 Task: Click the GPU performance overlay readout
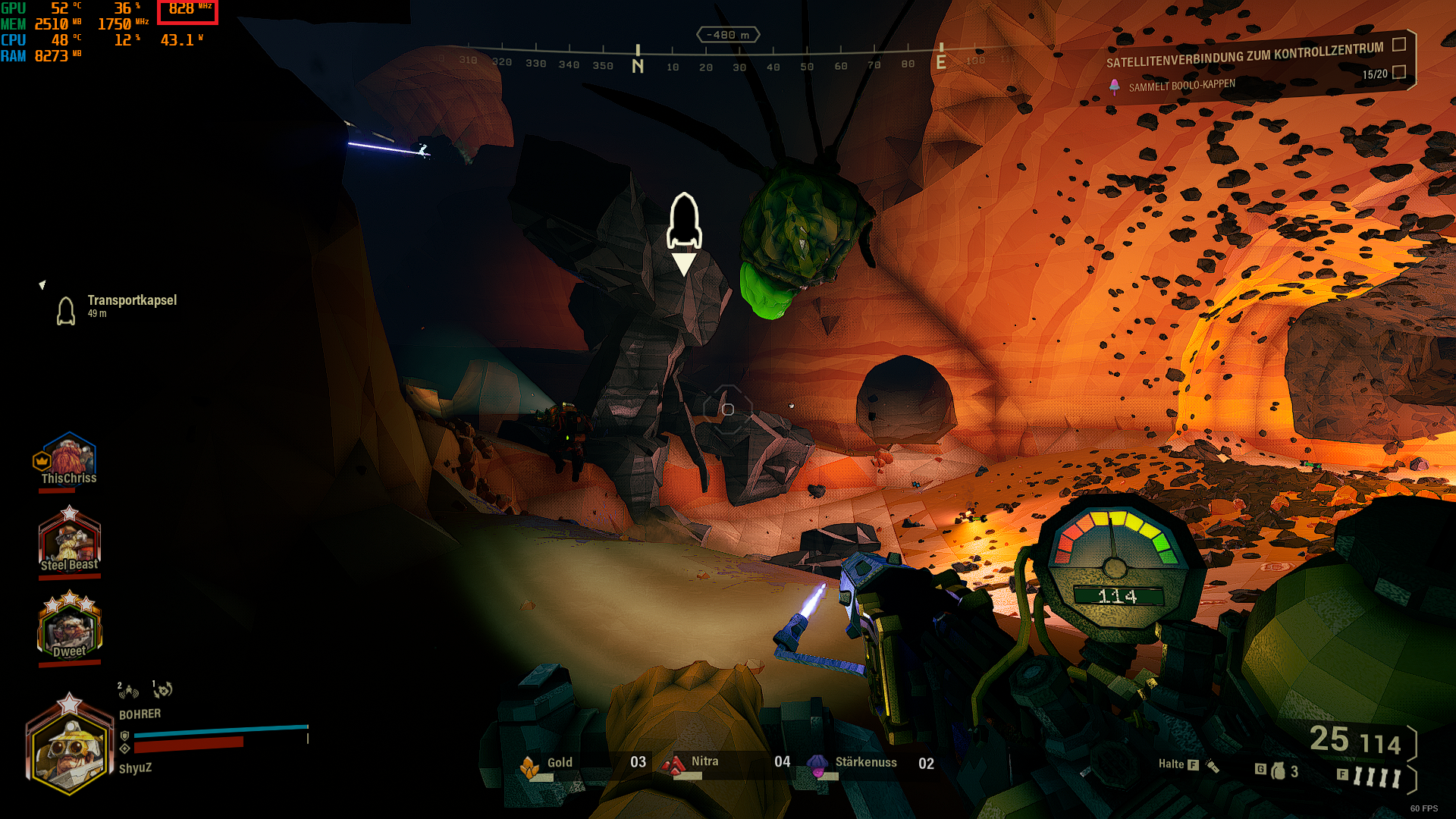(x=42, y=8)
